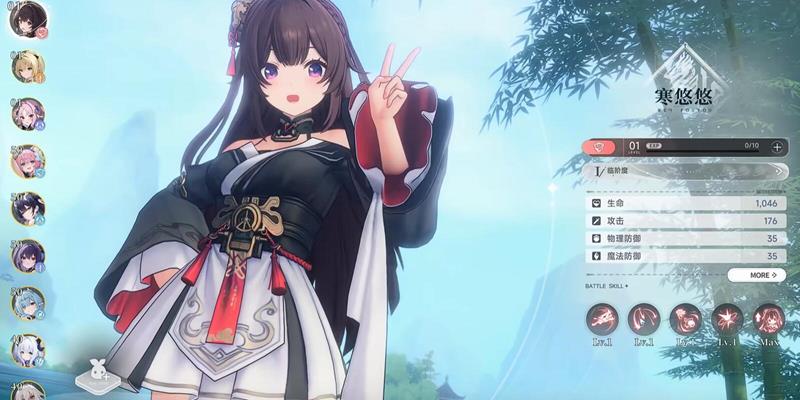Select the battle skill marked Max

tap(768, 320)
